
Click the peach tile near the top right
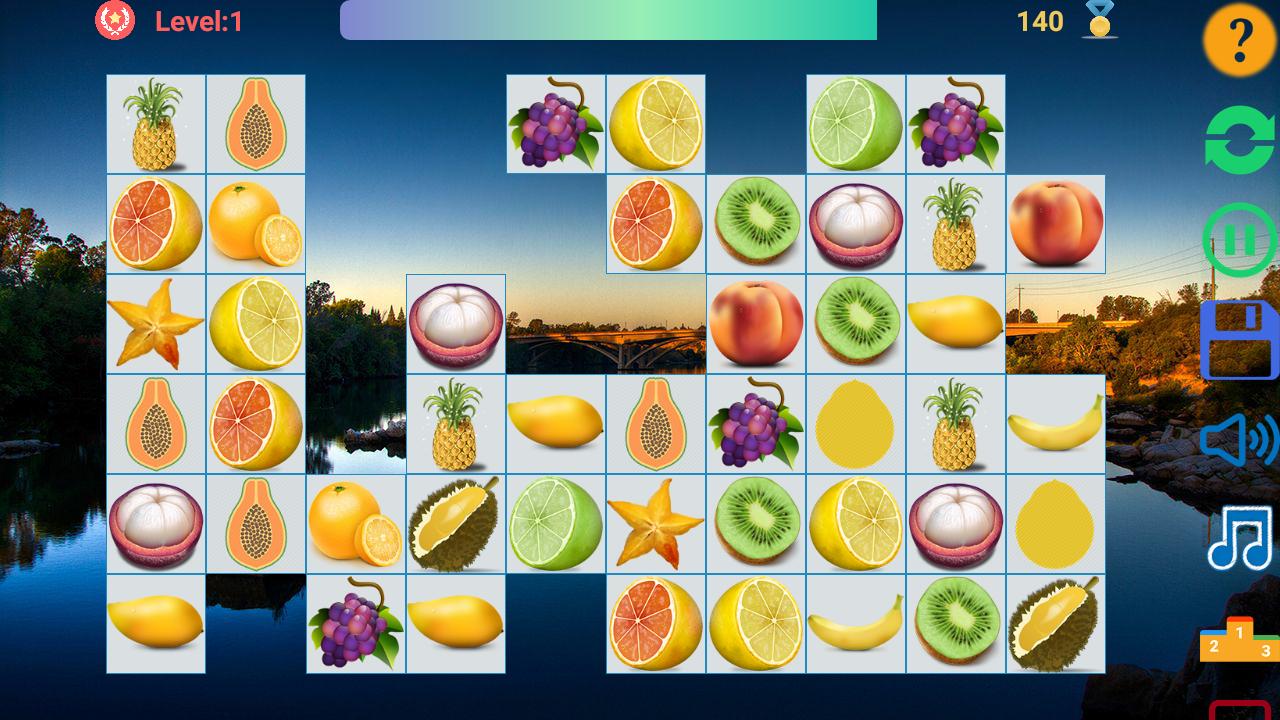click(1056, 223)
